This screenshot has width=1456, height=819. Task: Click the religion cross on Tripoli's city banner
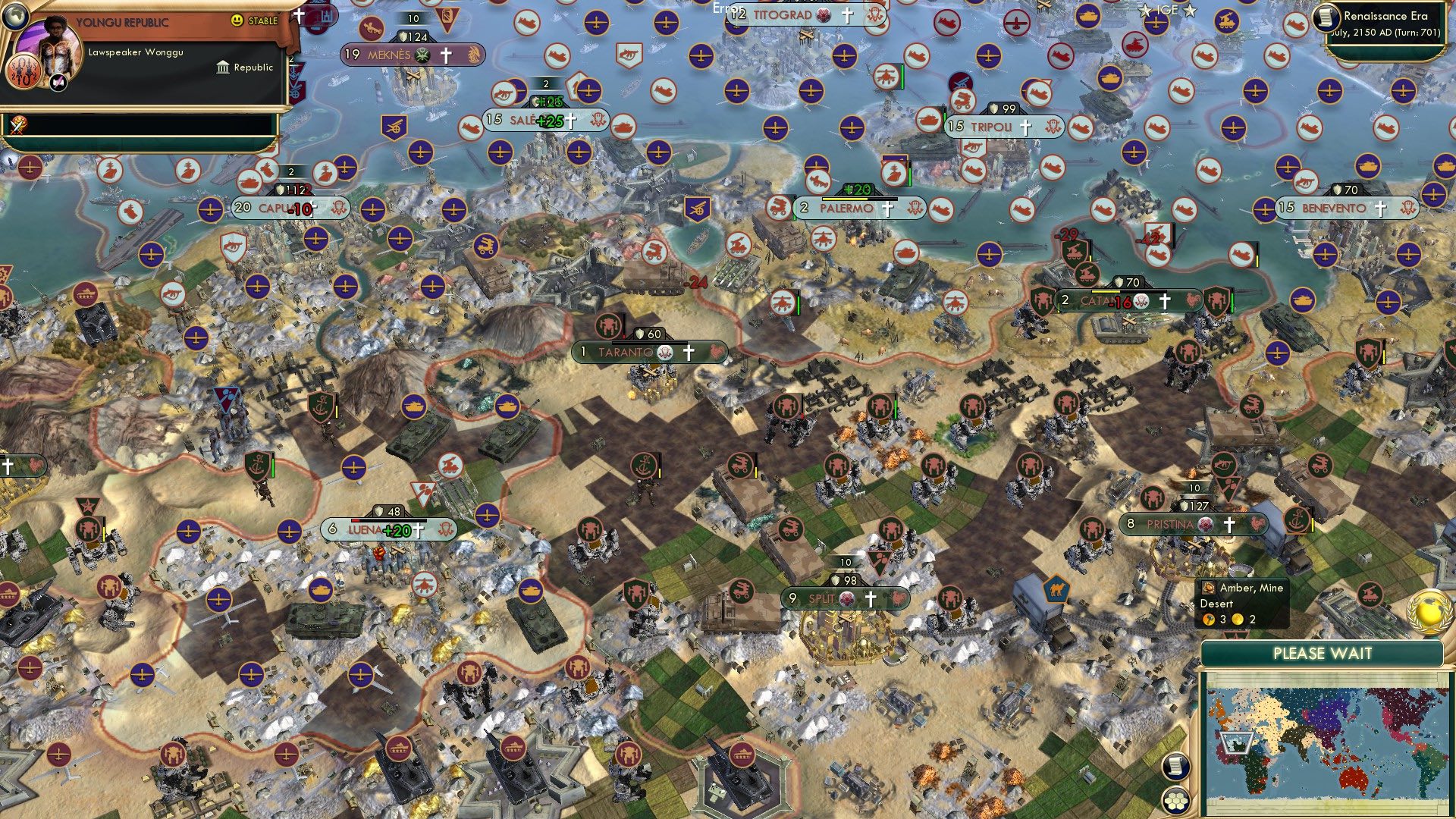pyautogui.click(x=1027, y=127)
